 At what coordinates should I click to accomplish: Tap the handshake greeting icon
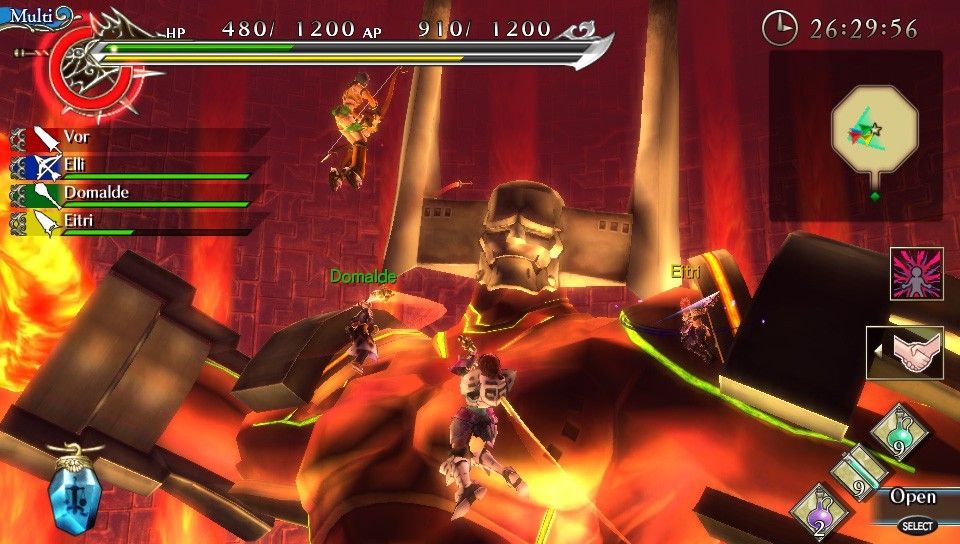(x=908, y=353)
